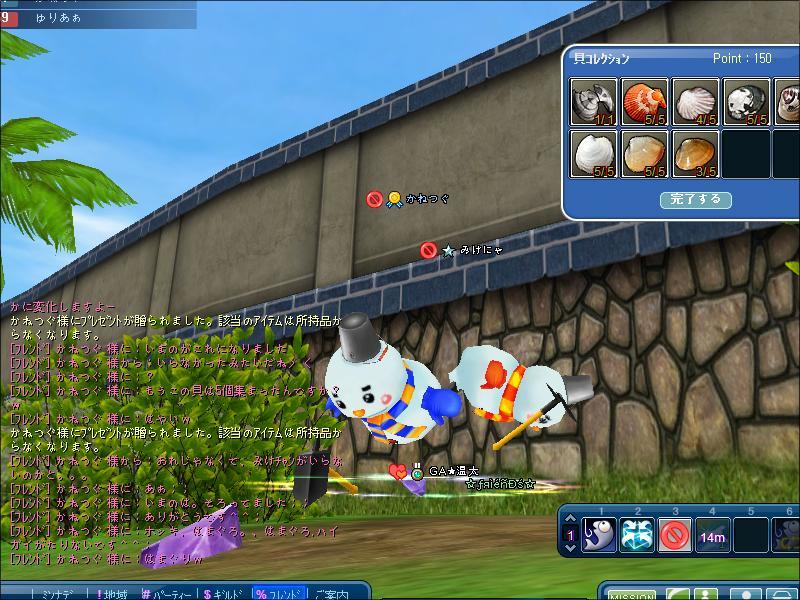
Task: Switch to the ギルド chat tab
Action: coord(224,594)
